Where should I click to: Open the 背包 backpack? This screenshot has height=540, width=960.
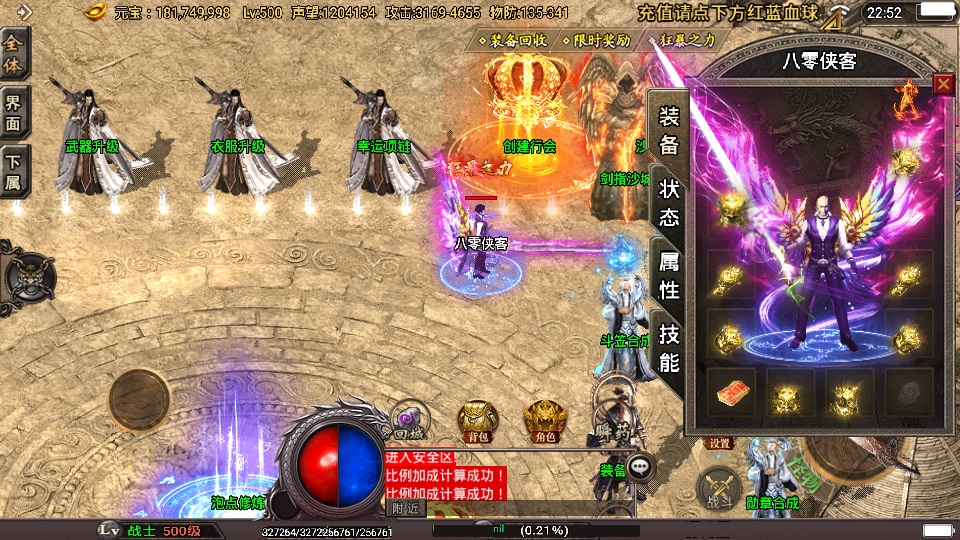[478, 420]
